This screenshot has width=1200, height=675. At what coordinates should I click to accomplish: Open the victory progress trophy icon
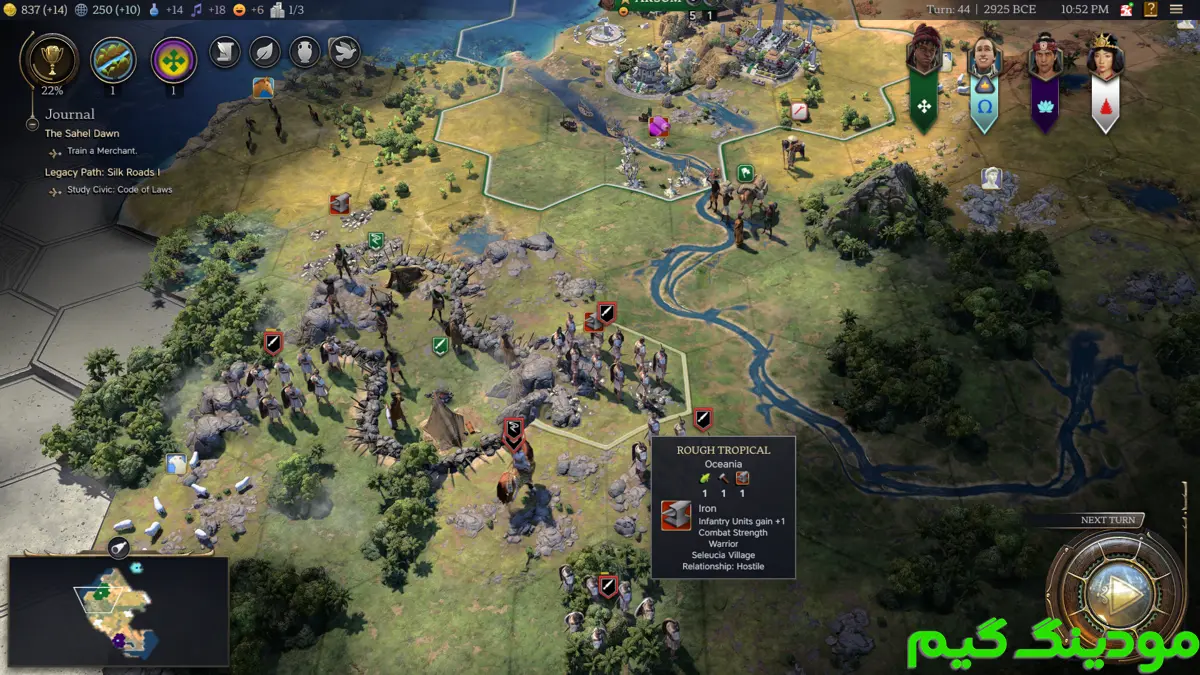click(47, 59)
